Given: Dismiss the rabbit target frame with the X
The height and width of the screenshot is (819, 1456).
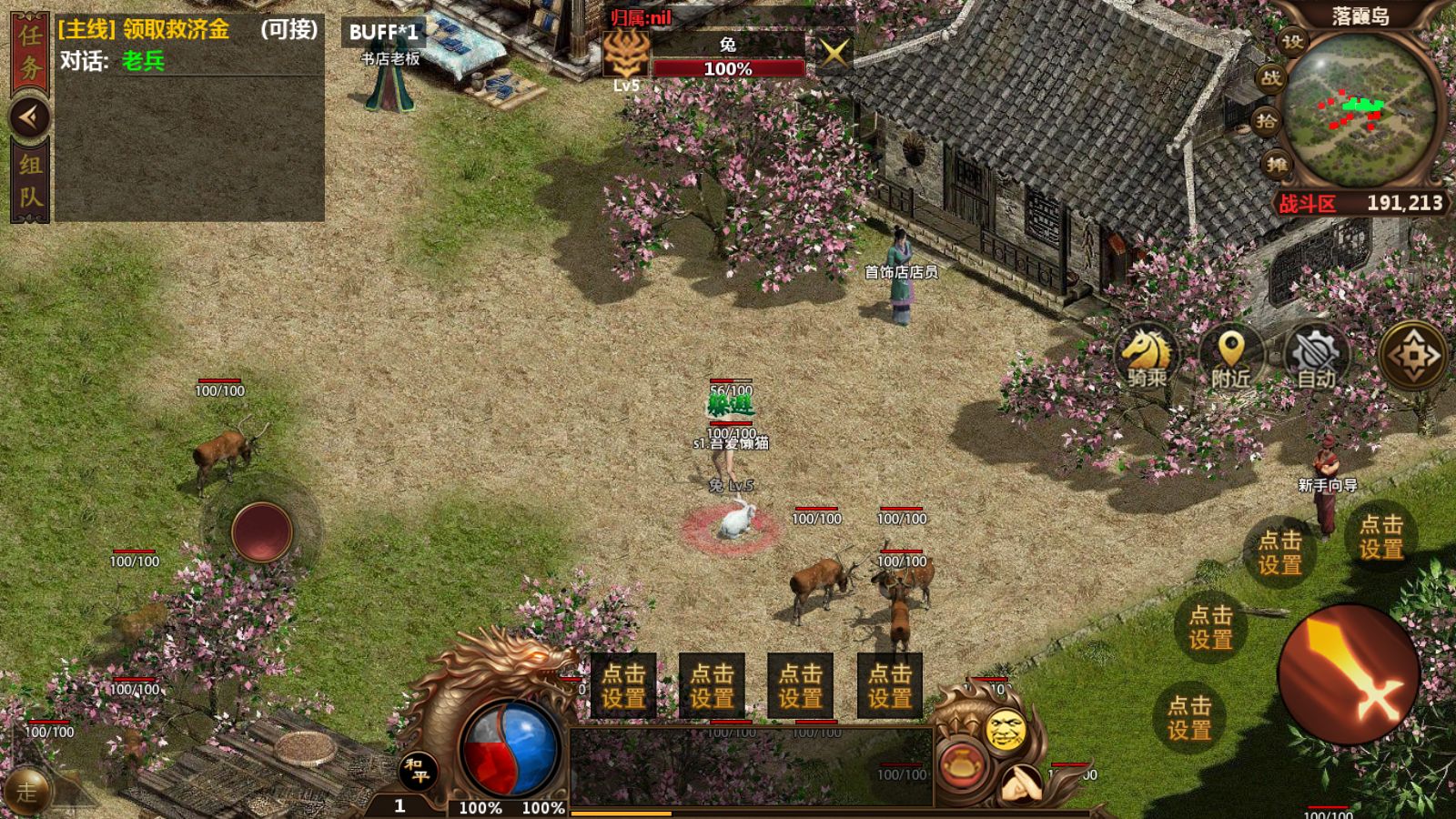Looking at the screenshot, I should point(833,53).
